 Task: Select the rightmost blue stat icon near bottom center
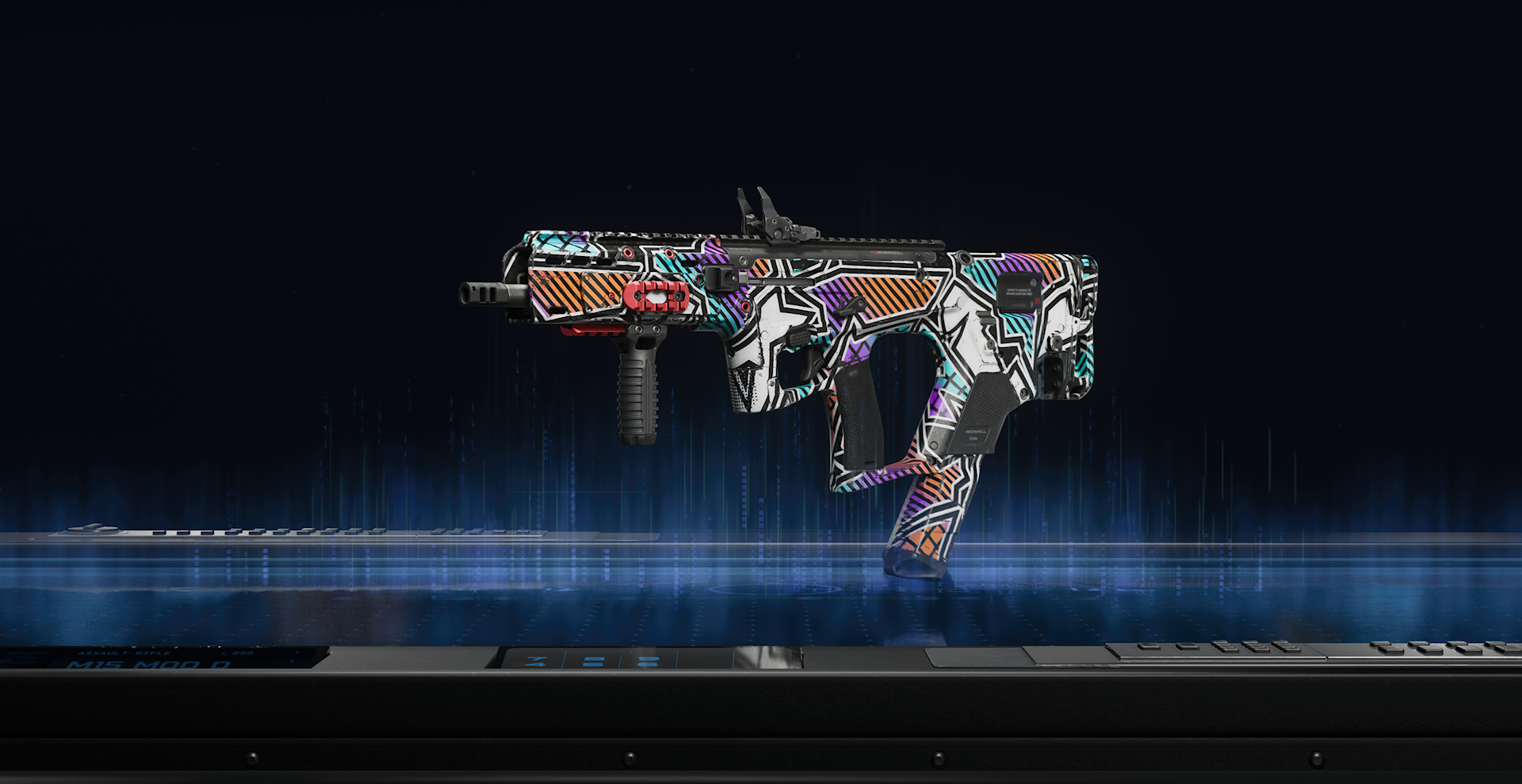650,660
